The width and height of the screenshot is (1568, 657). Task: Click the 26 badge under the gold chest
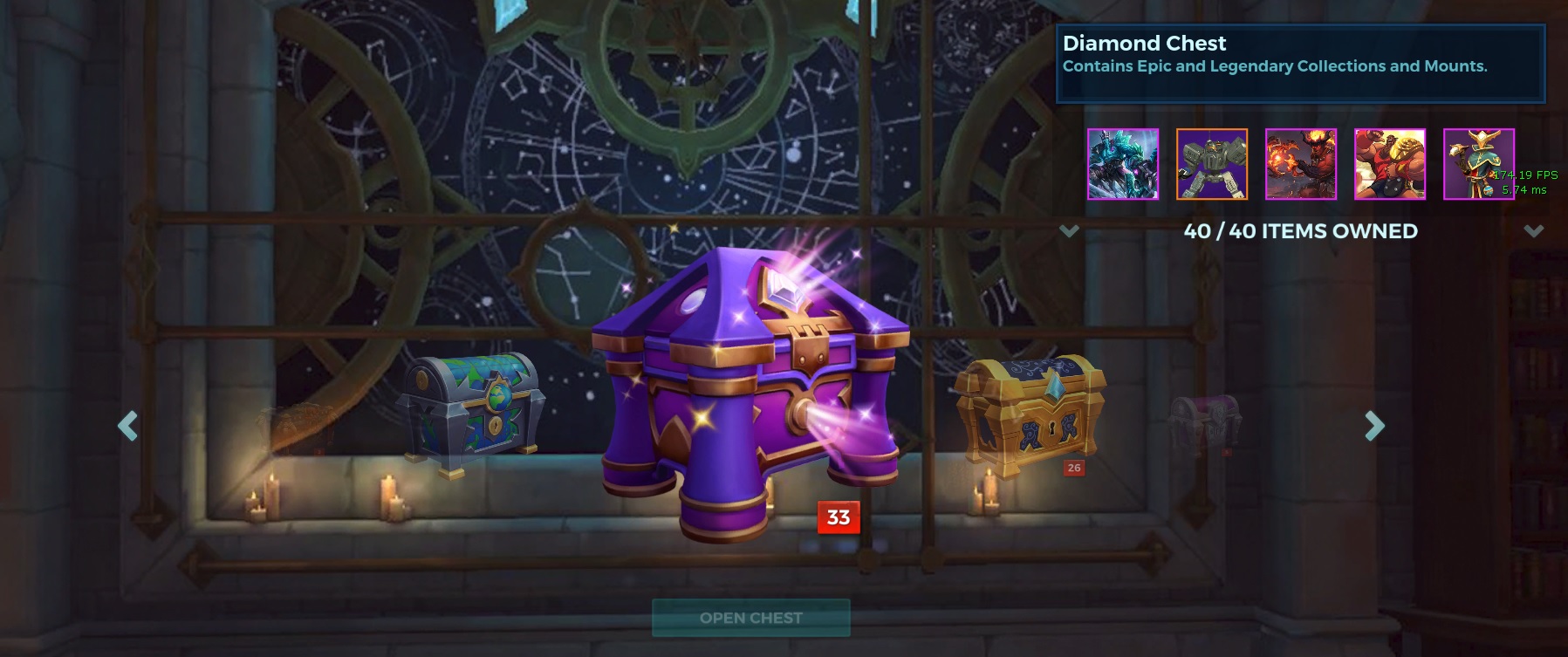1074,467
